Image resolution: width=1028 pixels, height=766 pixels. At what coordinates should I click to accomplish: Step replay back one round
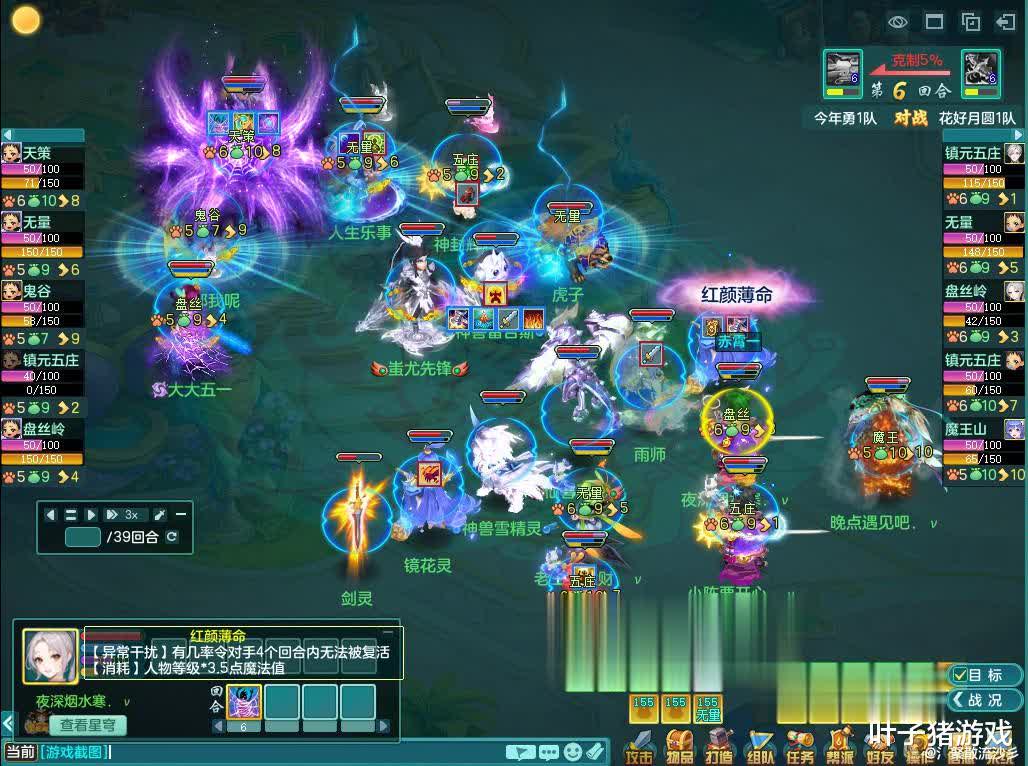point(50,514)
